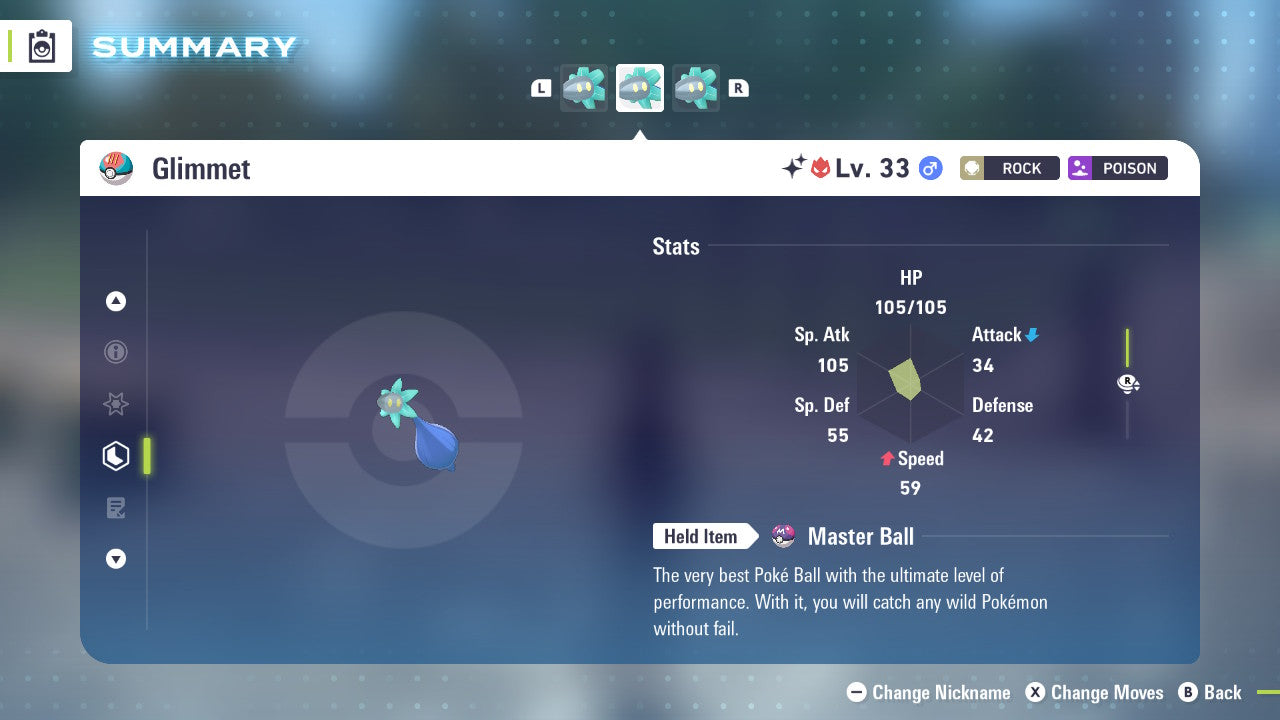The height and width of the screenshot is (720, 1280).
Task: Select the rightmost party Pokémon thumbnail
Action: [696, 87]
